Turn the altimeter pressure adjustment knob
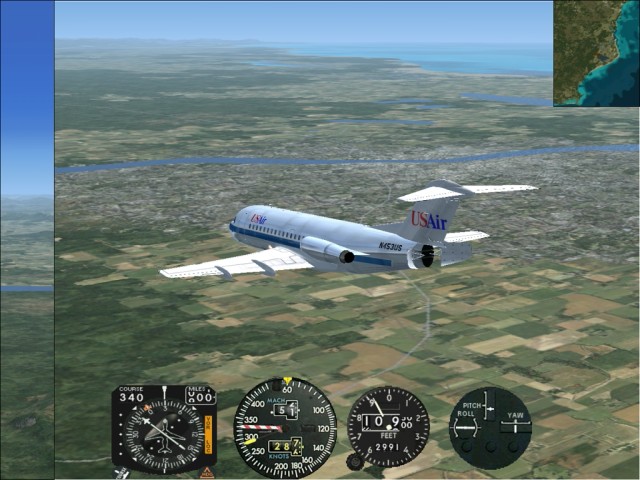The height and width of the screenshot is (480, 640). click(354, 462)
